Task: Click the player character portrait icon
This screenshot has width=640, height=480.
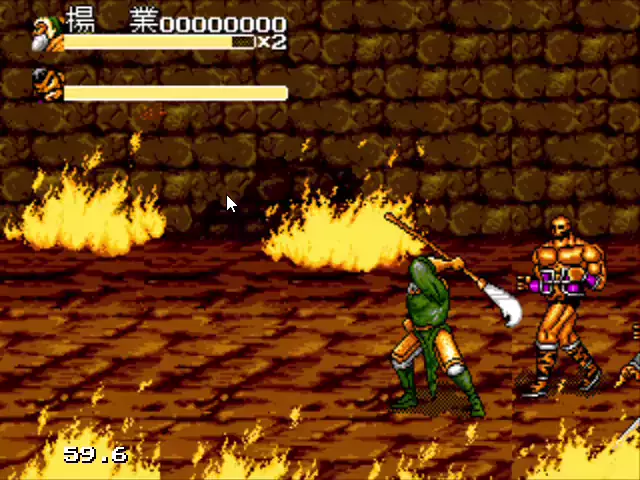Action: (47, 32)
